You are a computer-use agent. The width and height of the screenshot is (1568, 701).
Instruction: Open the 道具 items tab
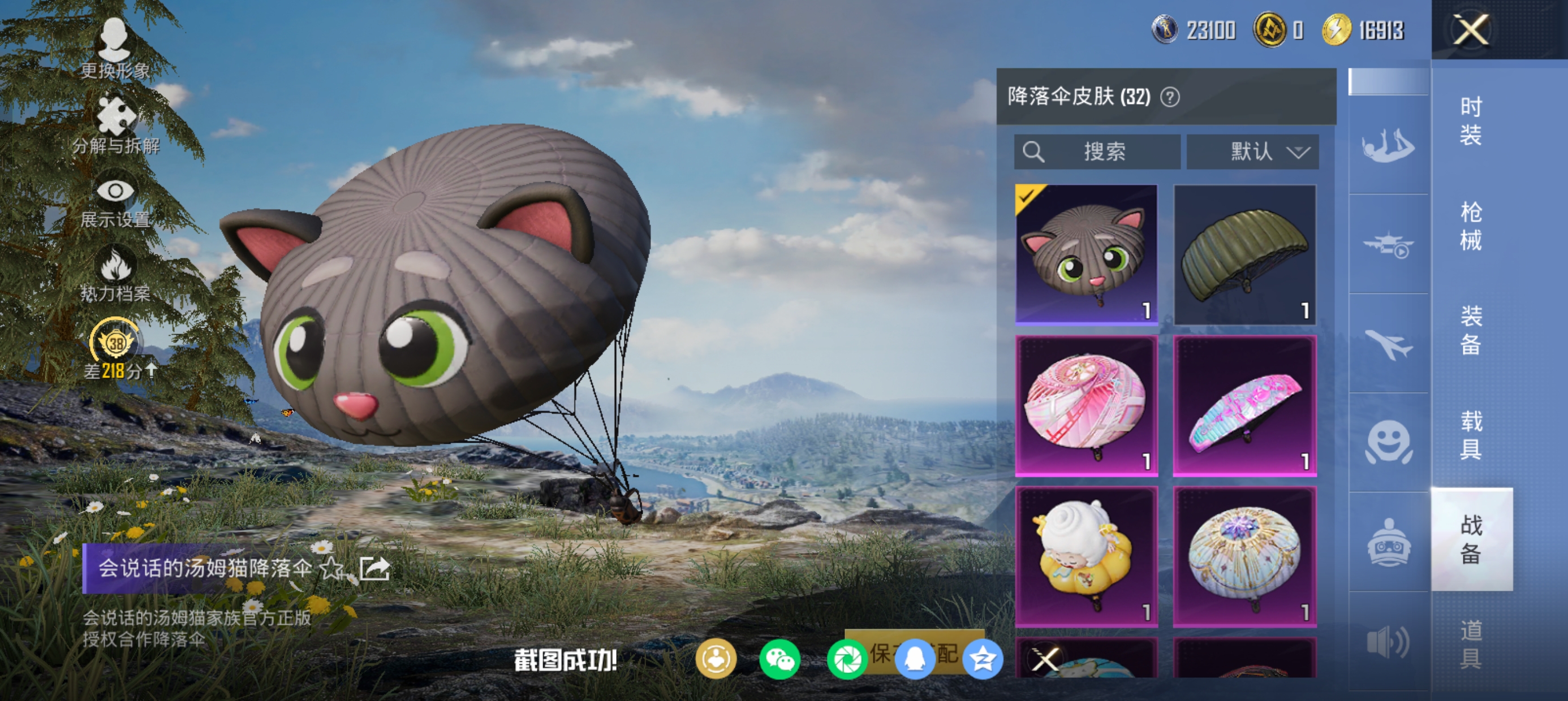click(1471, 644)
